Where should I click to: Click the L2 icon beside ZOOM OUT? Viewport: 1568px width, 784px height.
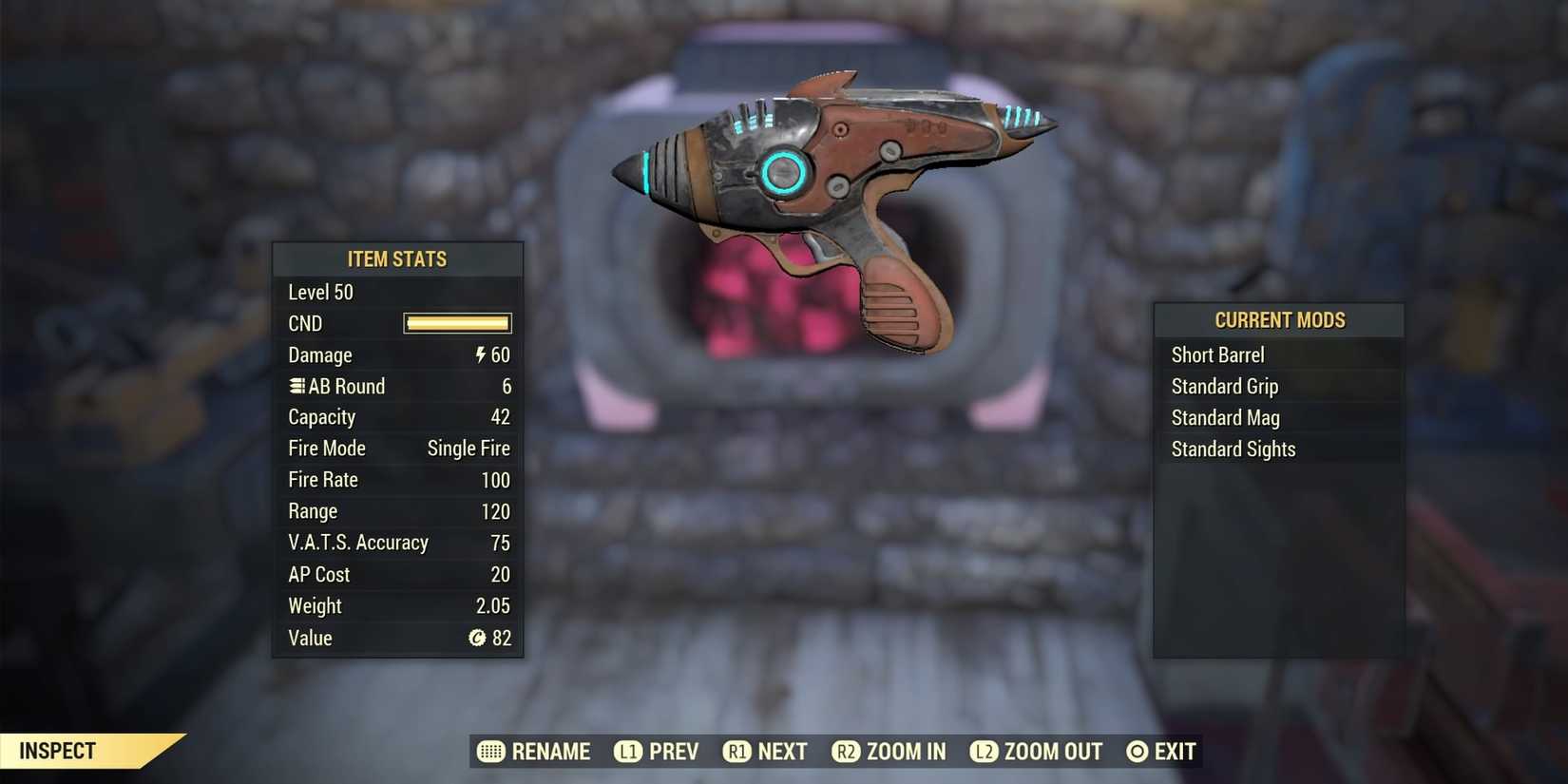coord(985,751)
